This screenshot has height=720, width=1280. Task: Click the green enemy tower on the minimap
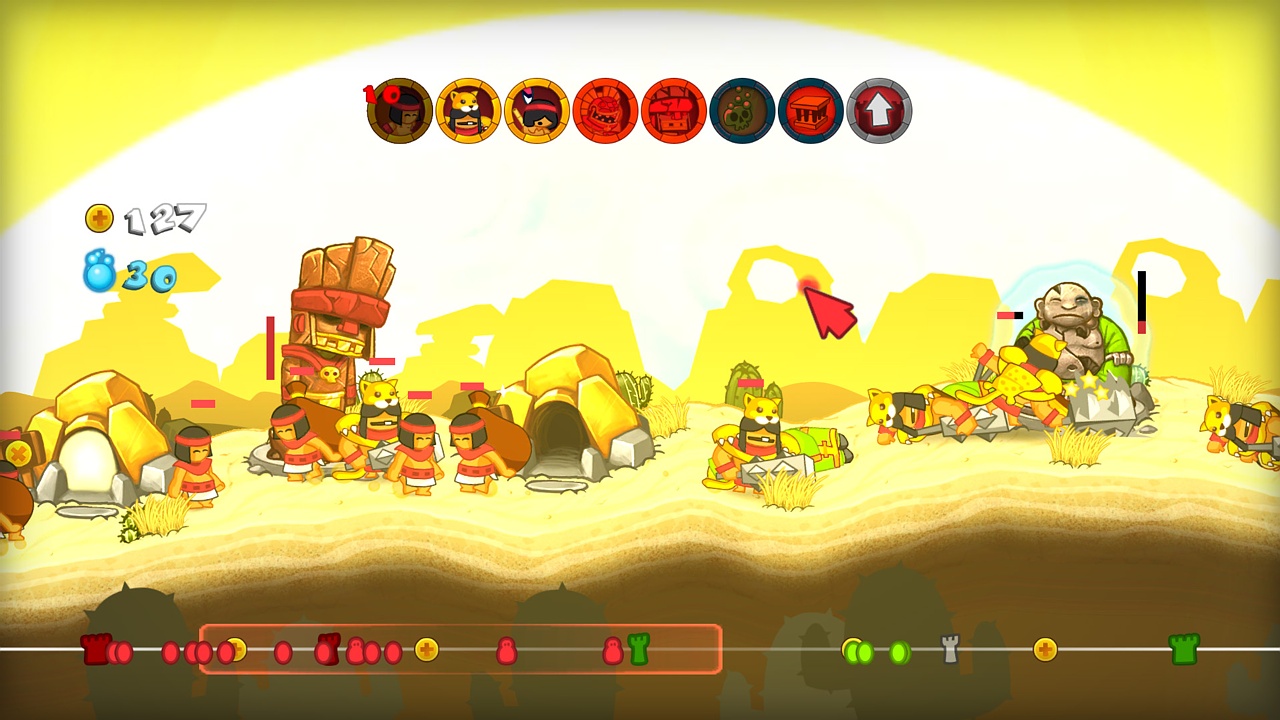1185,650
